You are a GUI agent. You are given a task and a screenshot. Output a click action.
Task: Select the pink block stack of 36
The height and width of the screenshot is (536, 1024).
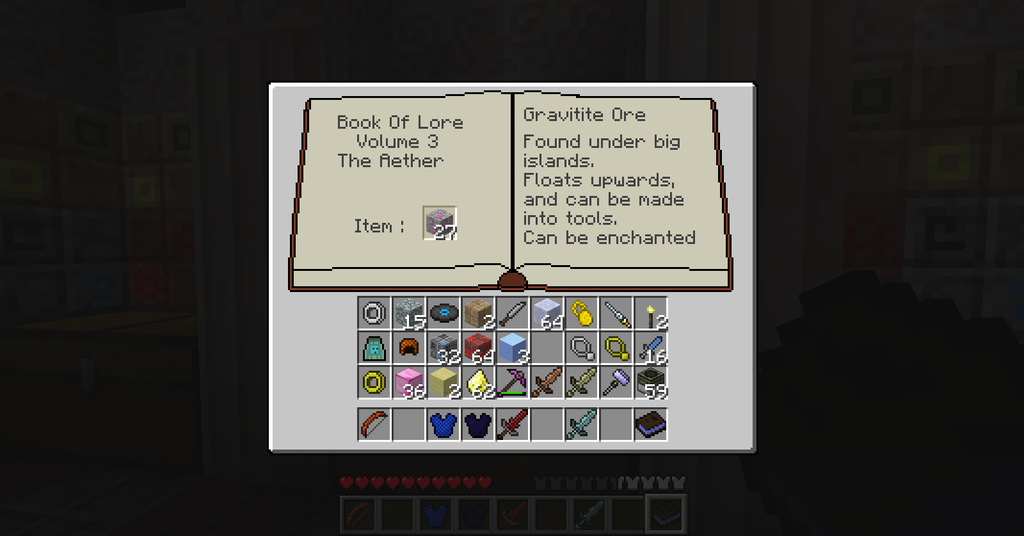408,382
